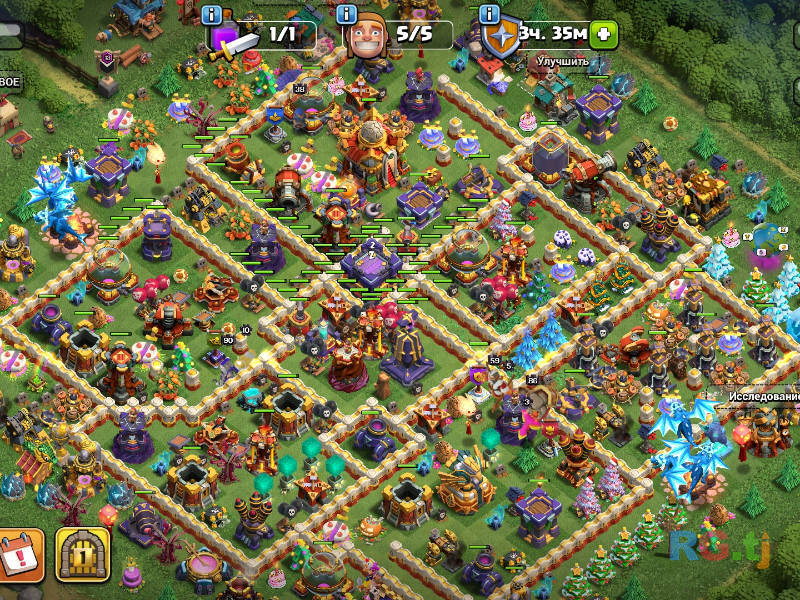800x600 pixels.
Task: Show info for the 1/1 sword counter
Action: (x=211, y=15)
